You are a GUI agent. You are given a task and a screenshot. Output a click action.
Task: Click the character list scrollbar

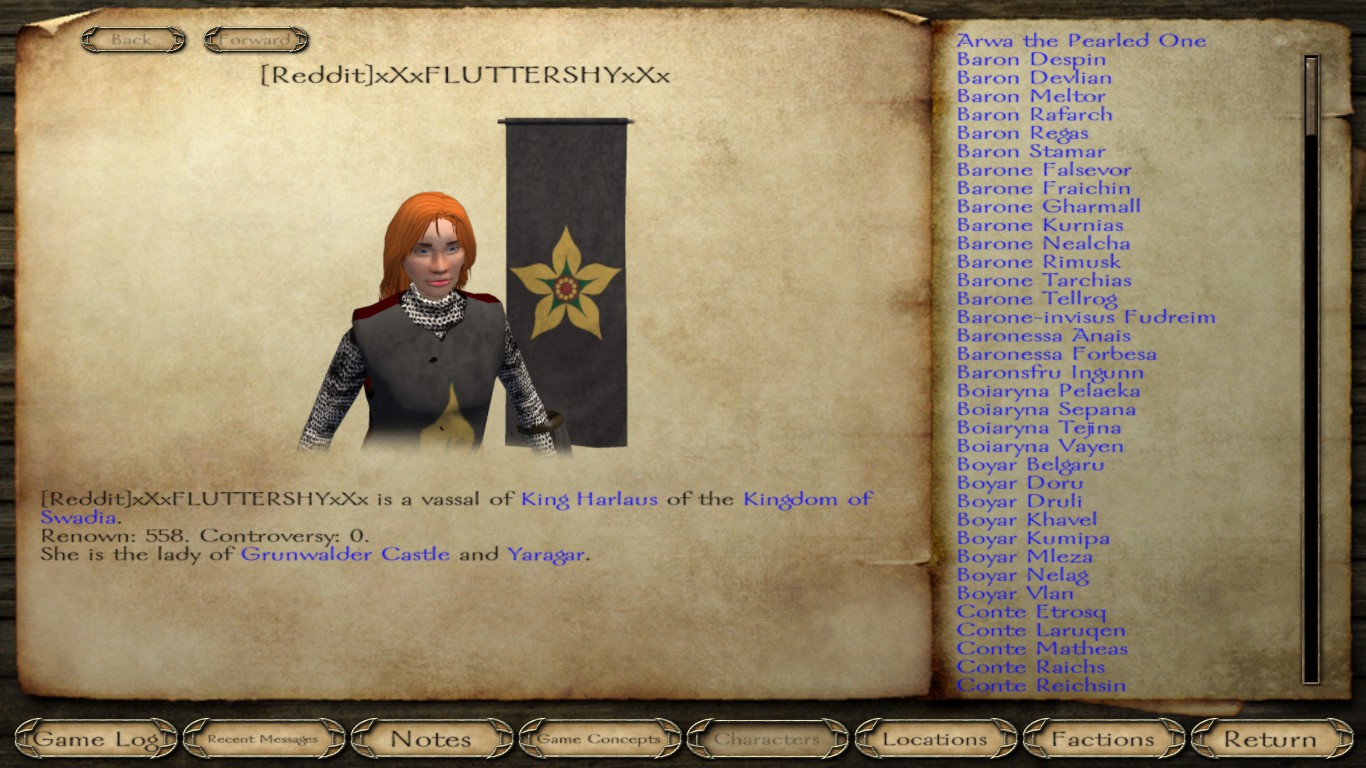[1311, 370]
